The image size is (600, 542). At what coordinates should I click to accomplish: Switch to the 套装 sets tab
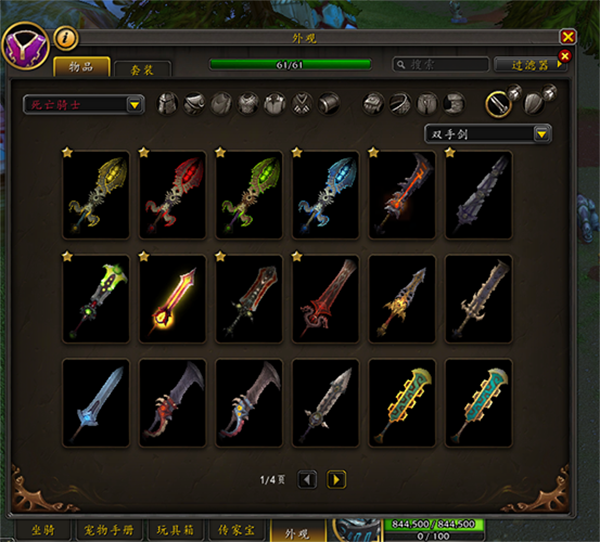coord(141,69)
